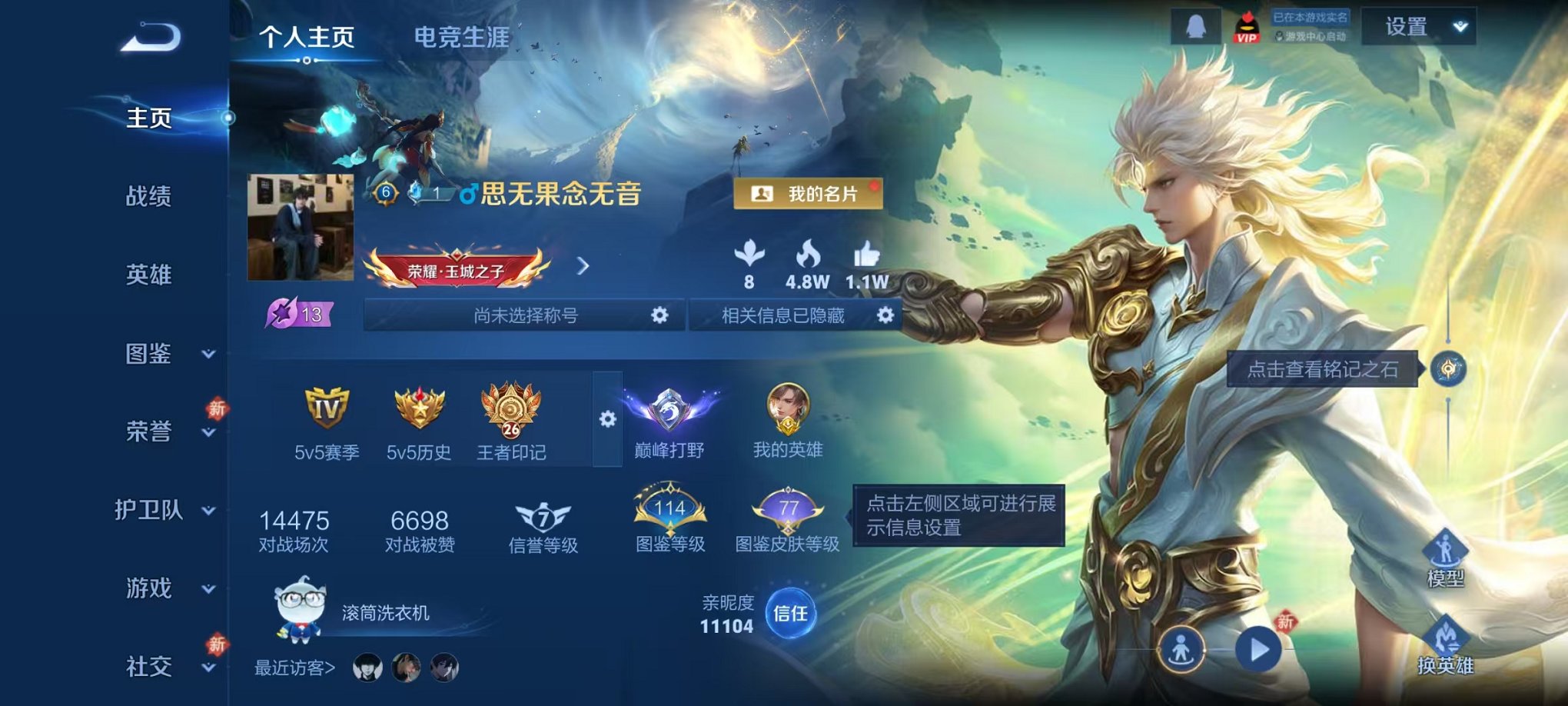The height and width of the screenshot is (706, 1568).
Task: Open the QQ penguin notification icon
Action: pos(1196,27)
